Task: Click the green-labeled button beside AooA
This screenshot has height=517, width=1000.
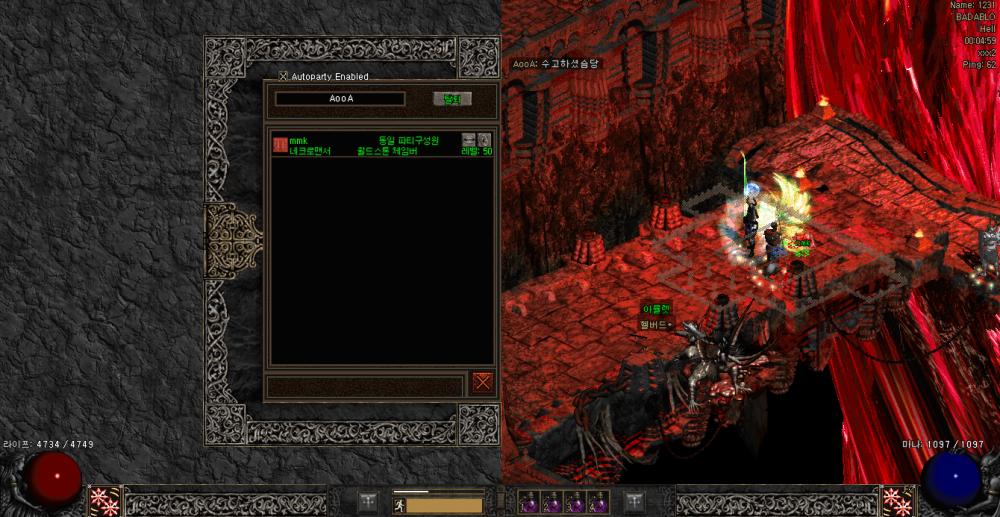Action: tap(452, 99)
